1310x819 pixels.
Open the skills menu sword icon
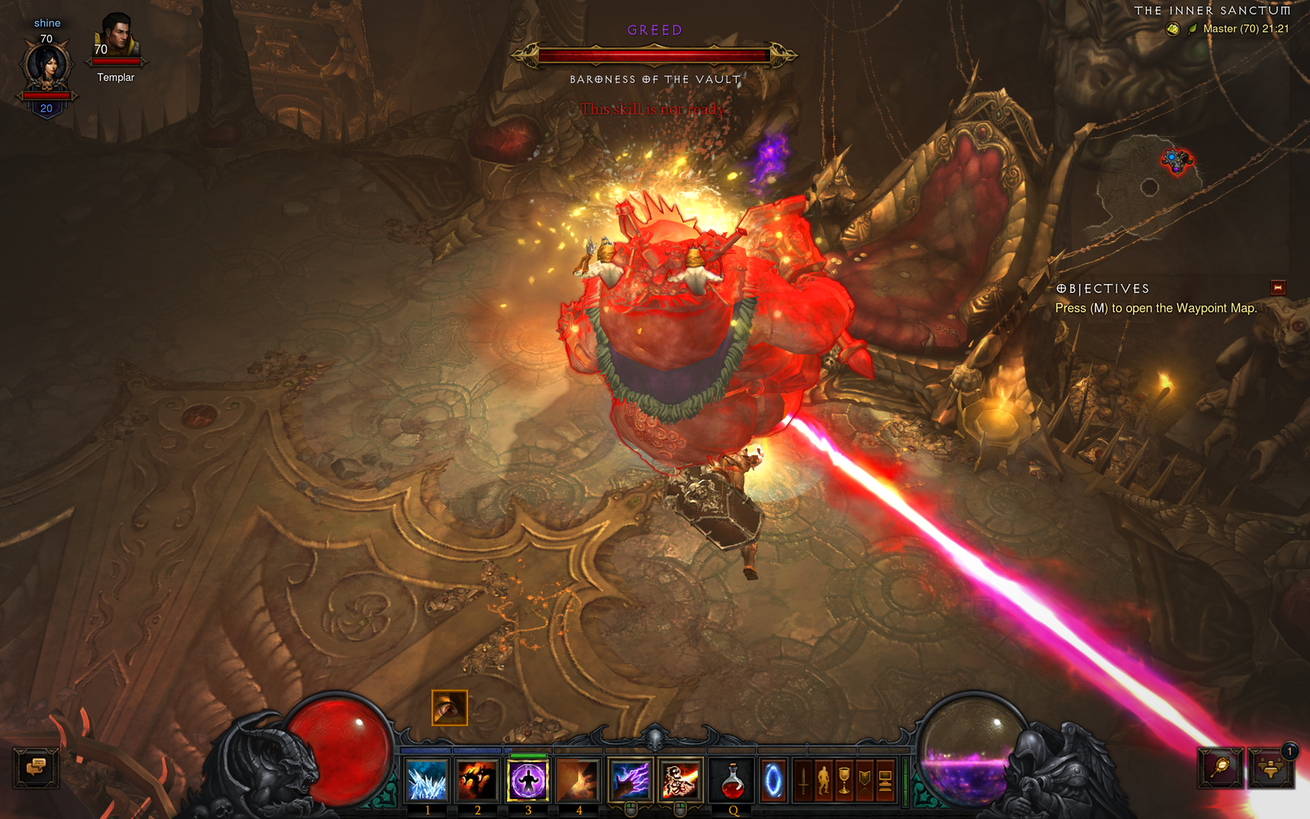pyautogui.click(x=802, y=780)
